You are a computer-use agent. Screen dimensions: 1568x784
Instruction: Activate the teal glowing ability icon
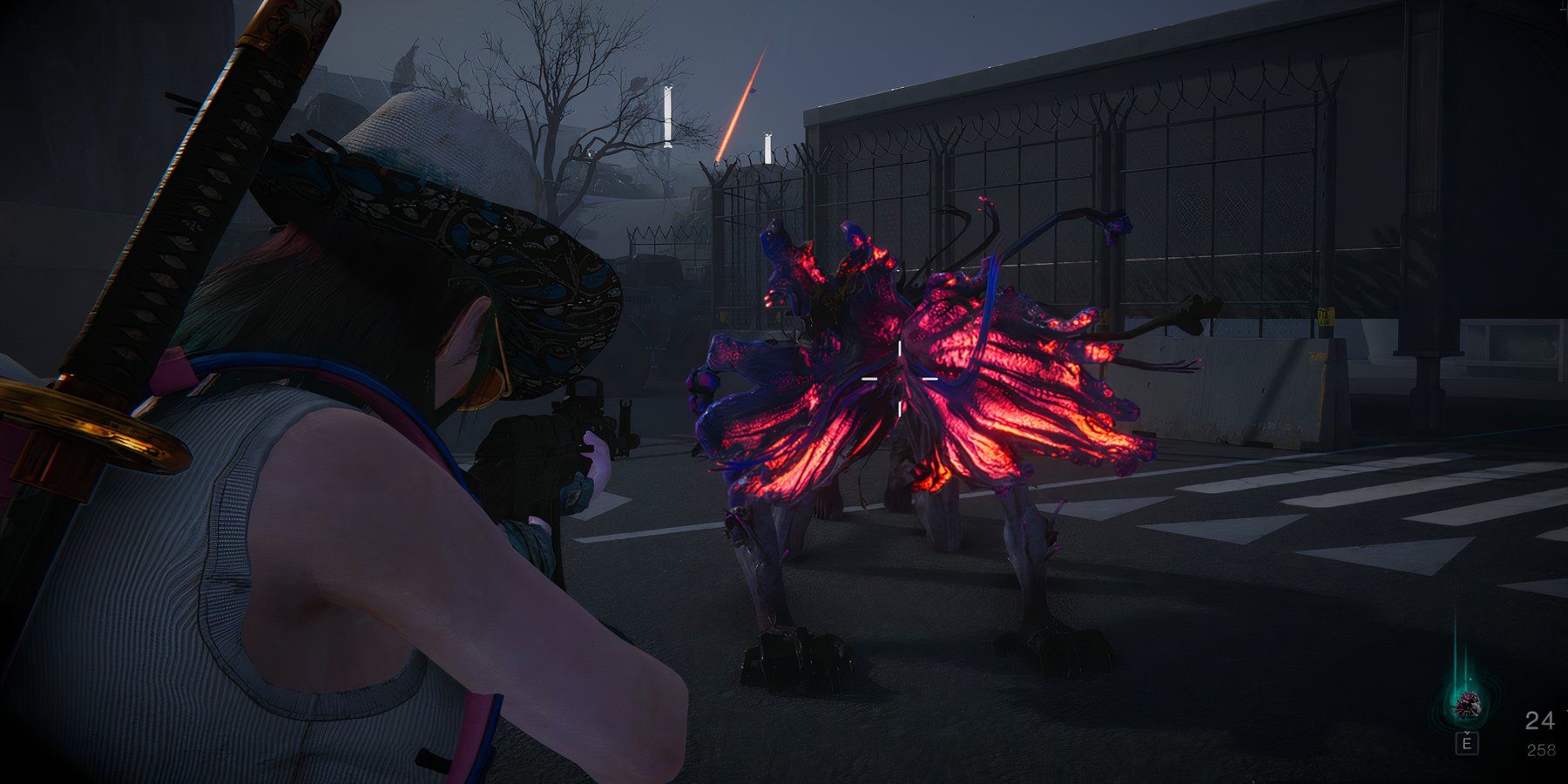tap(1468, 705)
